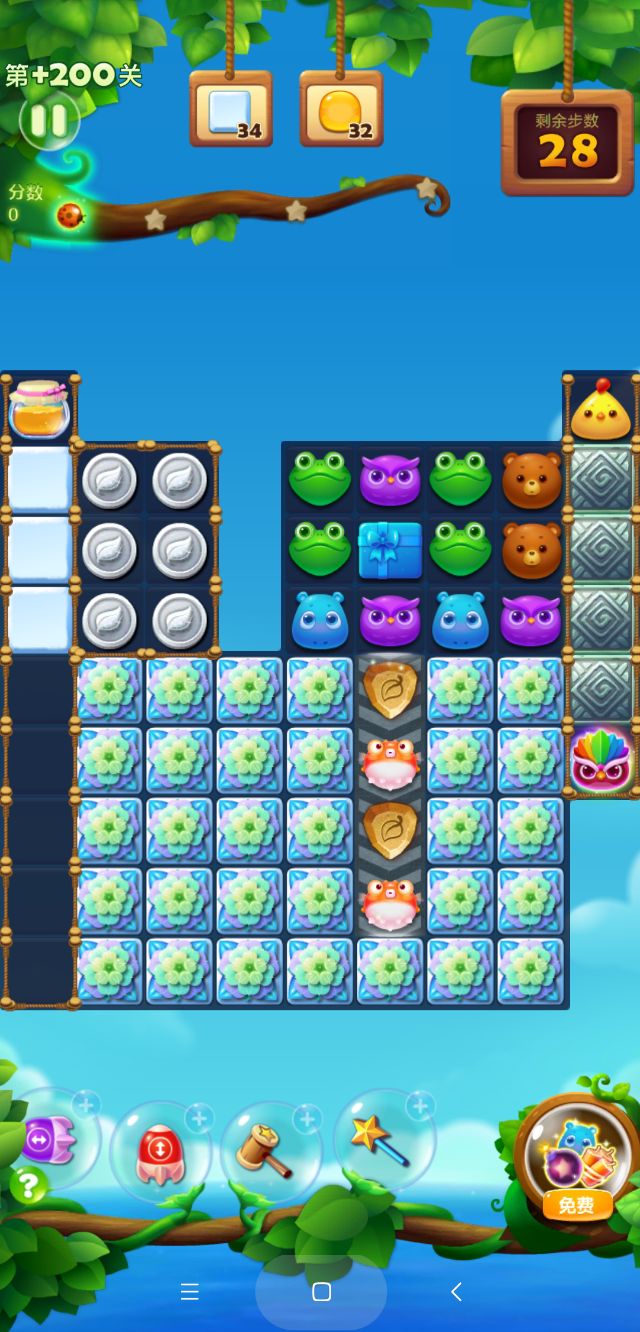Pause the game with the bubble button
Screen dimensions: 640x1332
(48, 121)
